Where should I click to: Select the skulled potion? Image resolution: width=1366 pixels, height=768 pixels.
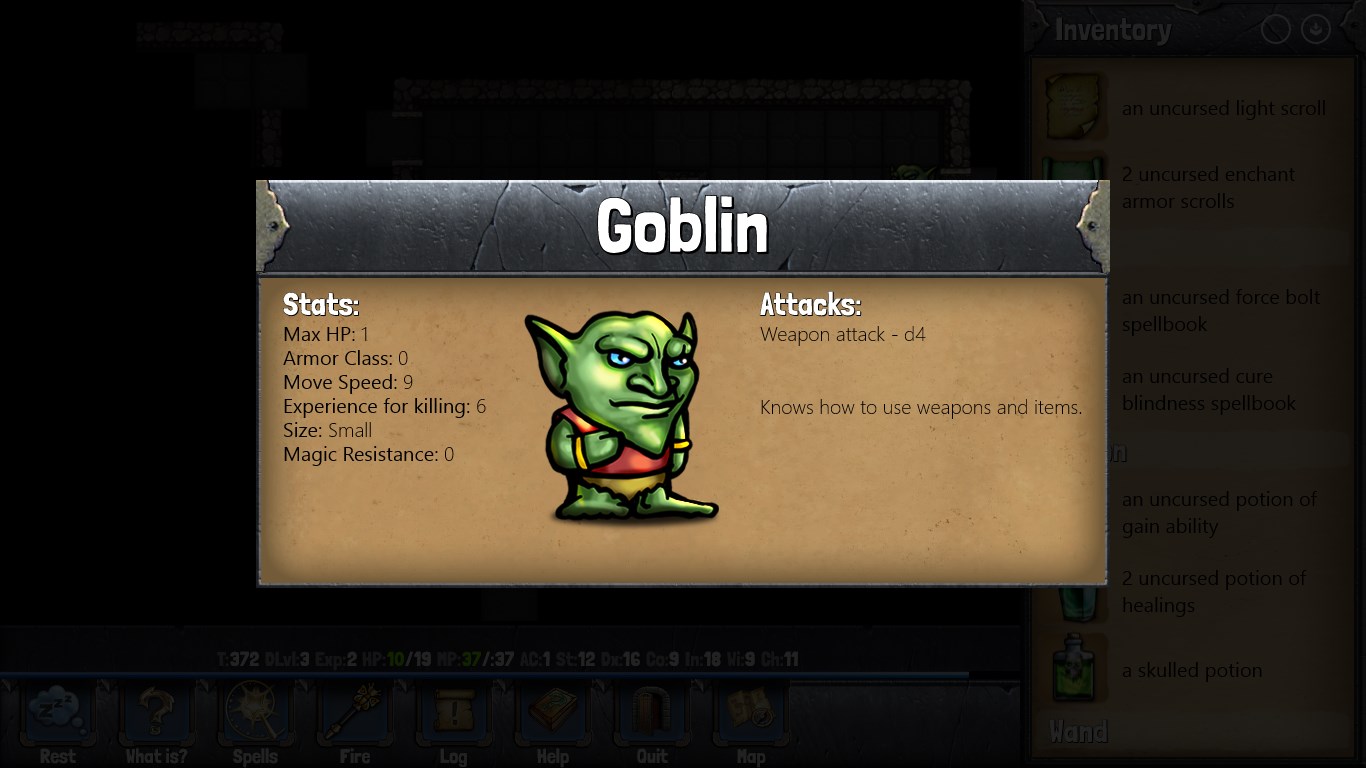1191,670
